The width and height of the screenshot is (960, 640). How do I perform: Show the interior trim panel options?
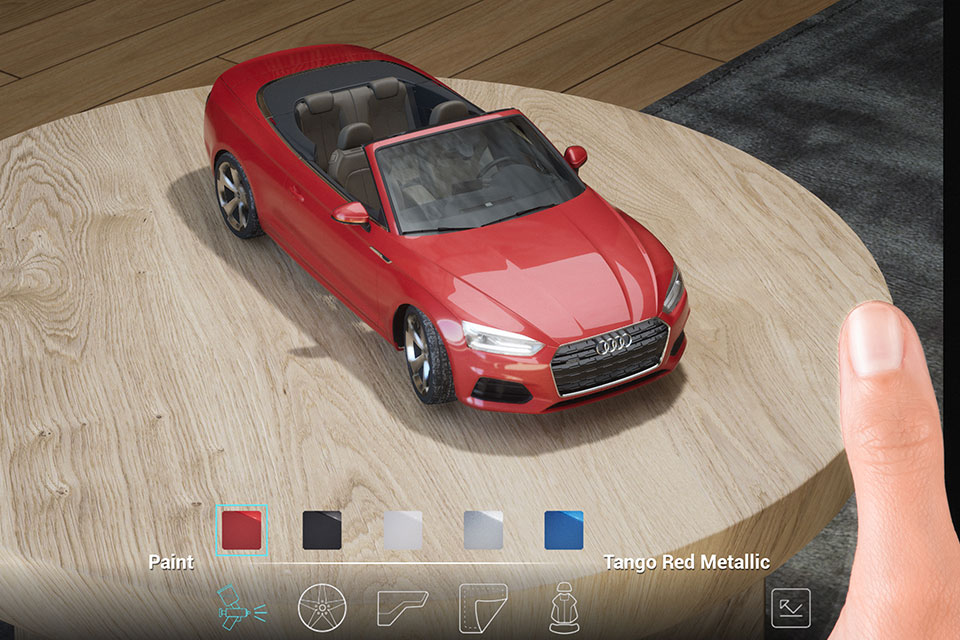point(402,606)
